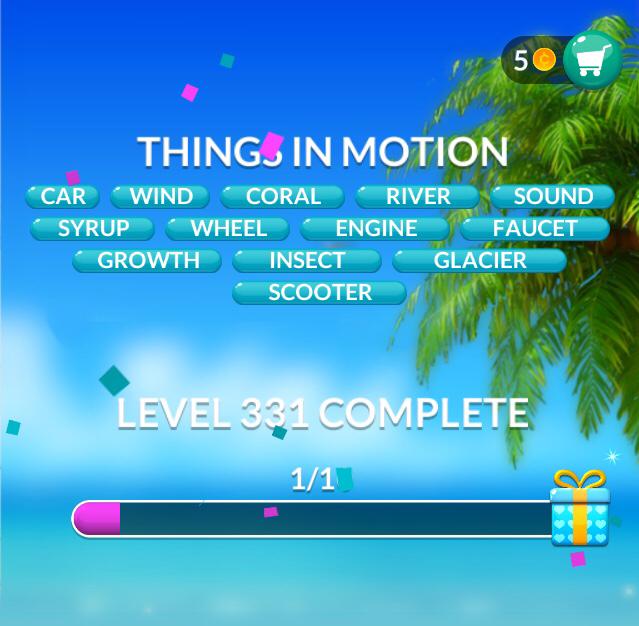Choose the INSECT word pill
Viewport: 639px width, 626px height.
307,260
